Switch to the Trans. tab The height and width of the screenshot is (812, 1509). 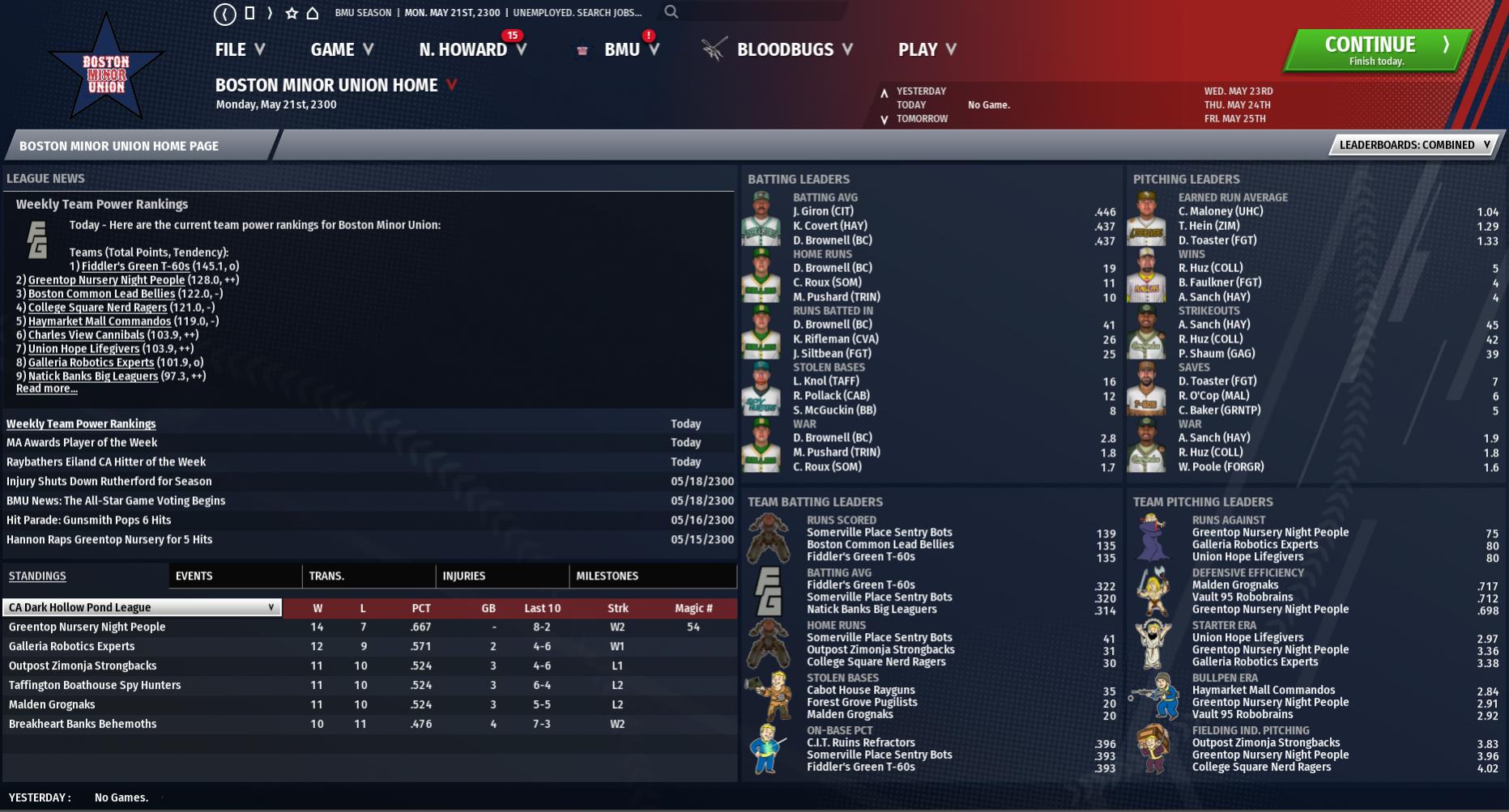coord(326,576)
